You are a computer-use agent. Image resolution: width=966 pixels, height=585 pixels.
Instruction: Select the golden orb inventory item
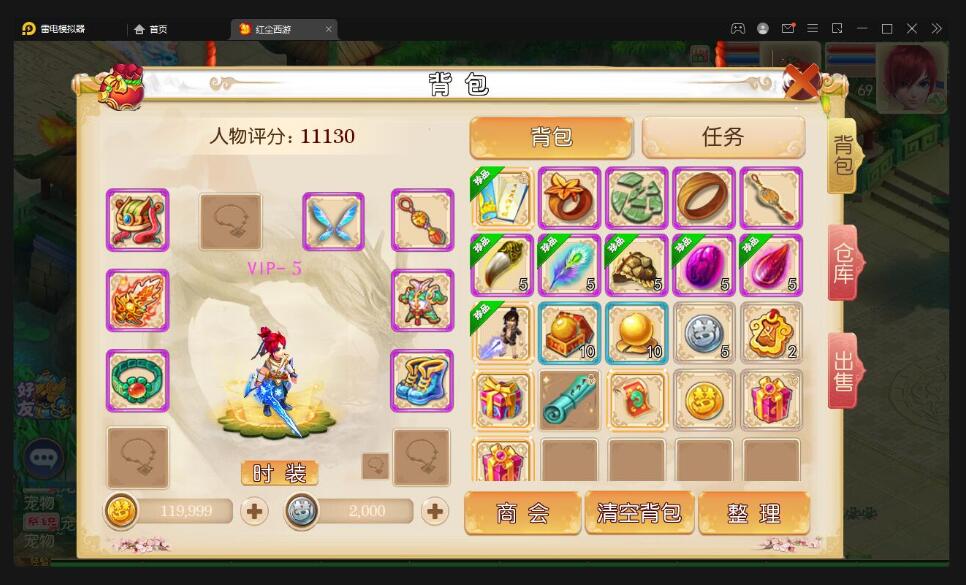click(x=637, y=333)
